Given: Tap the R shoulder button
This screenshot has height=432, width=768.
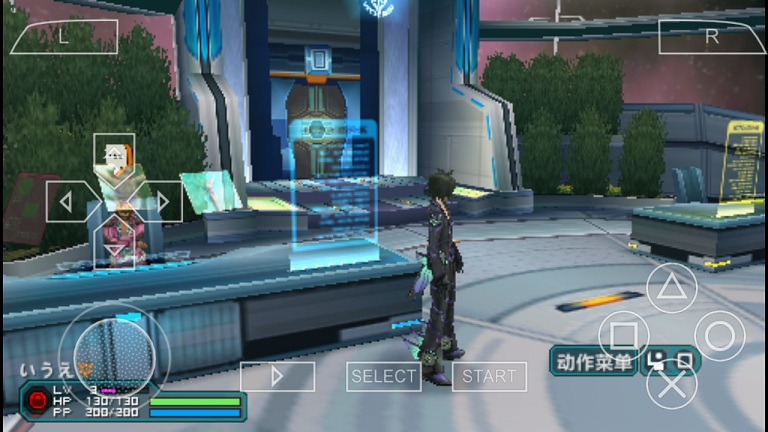Looking at the screenshot, I should [x=710, y=37].
